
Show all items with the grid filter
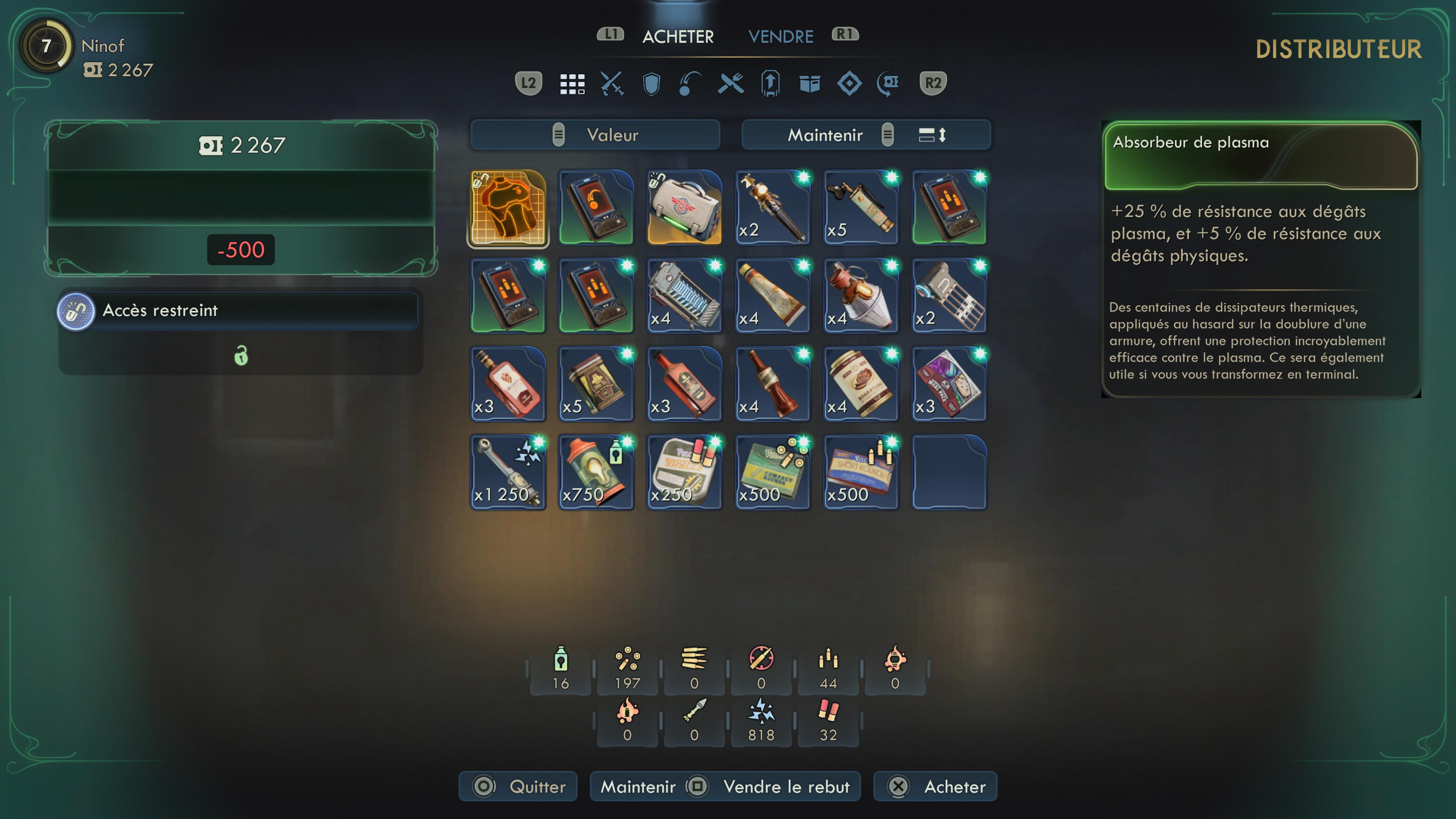click(572, 84)
